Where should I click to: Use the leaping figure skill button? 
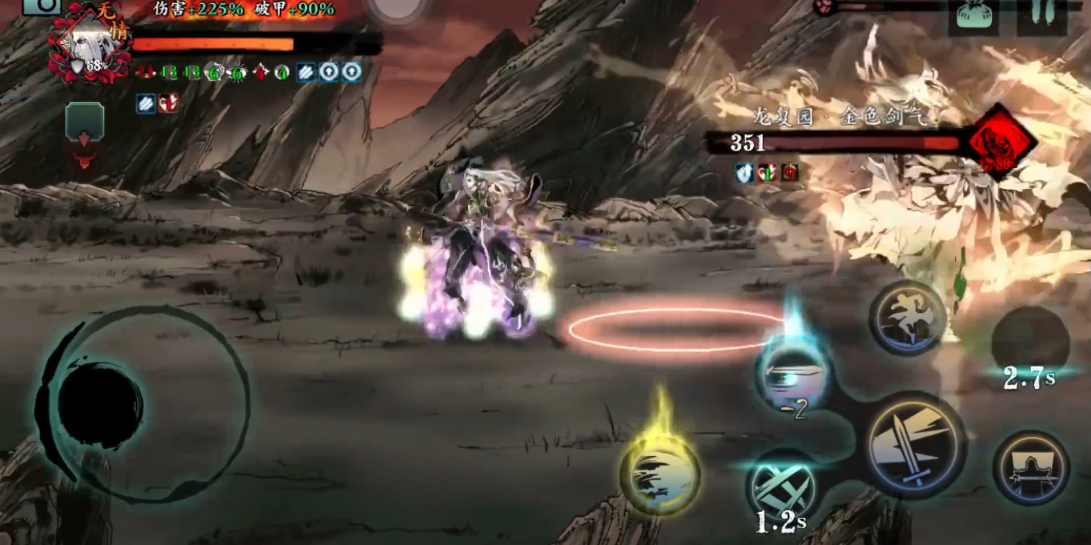(907, 318)
